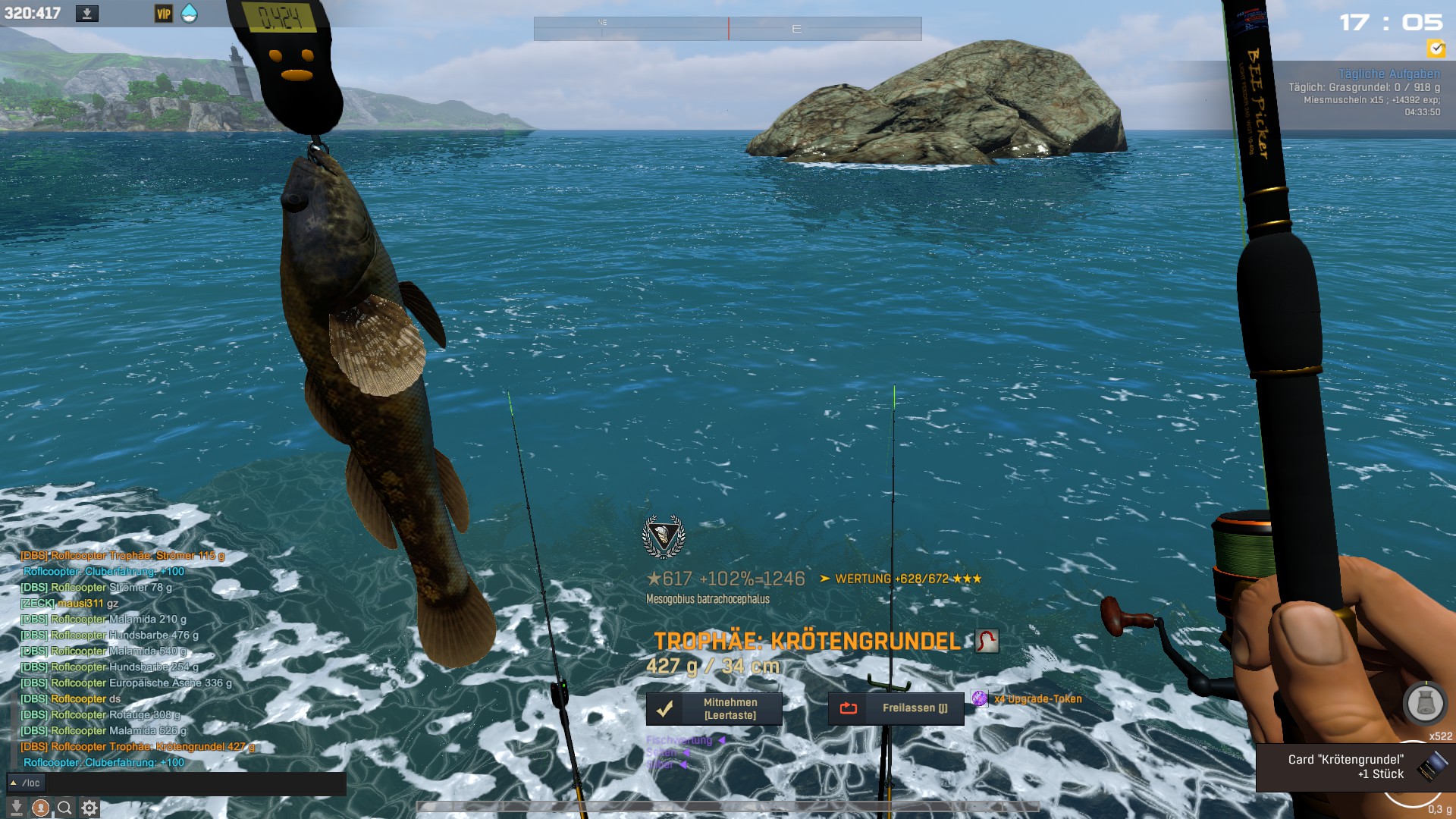Image resolution: width=1456 pixels, height=819 pixels.
Task: Open the round bait bag icon
Action: [1425, 703]
